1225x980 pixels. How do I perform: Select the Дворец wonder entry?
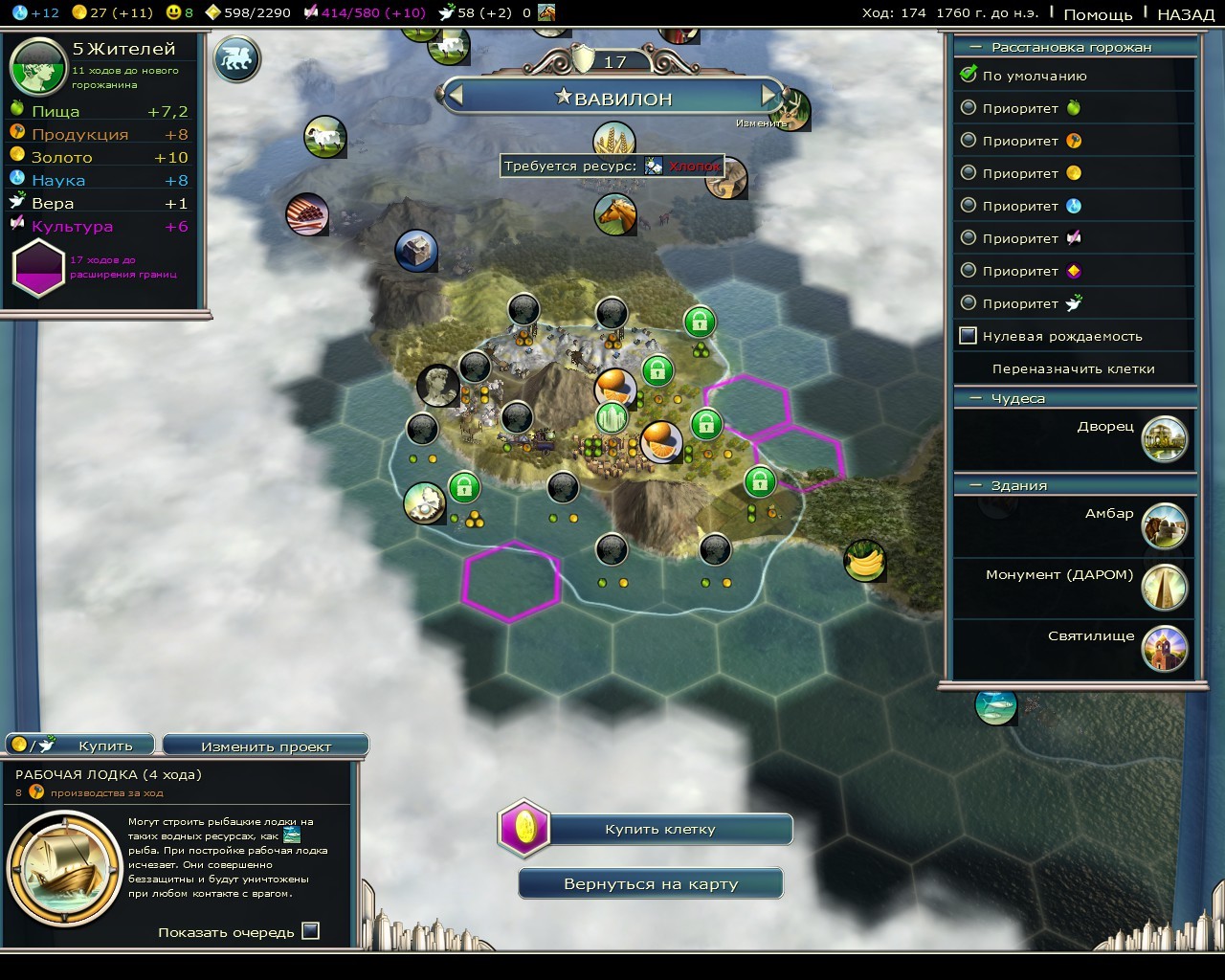pyautogui.click(x=1164, y=438)
